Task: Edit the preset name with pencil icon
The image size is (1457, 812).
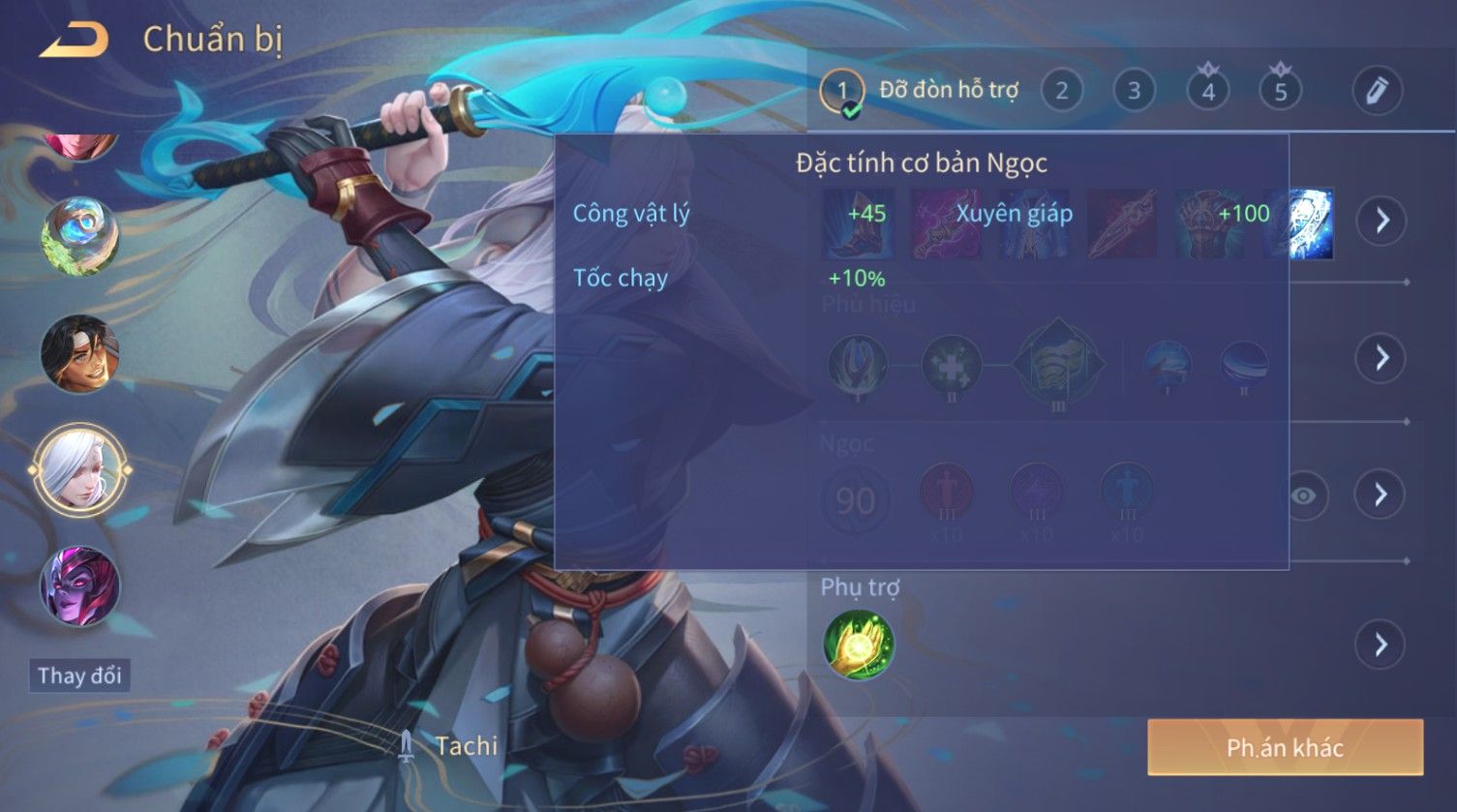Action: 1377,91
